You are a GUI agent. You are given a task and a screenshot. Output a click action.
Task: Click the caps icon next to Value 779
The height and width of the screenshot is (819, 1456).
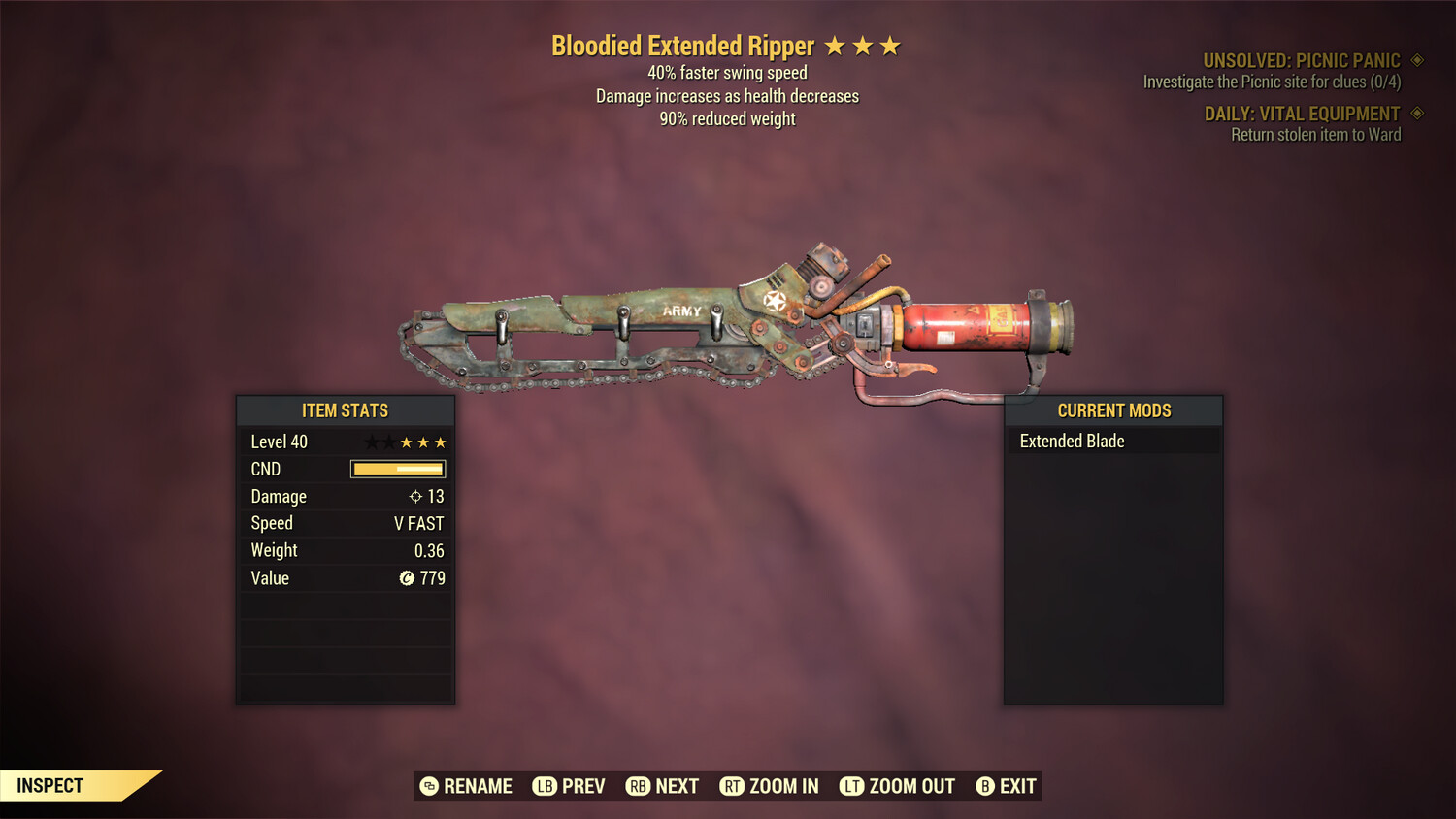pos(408,578)
